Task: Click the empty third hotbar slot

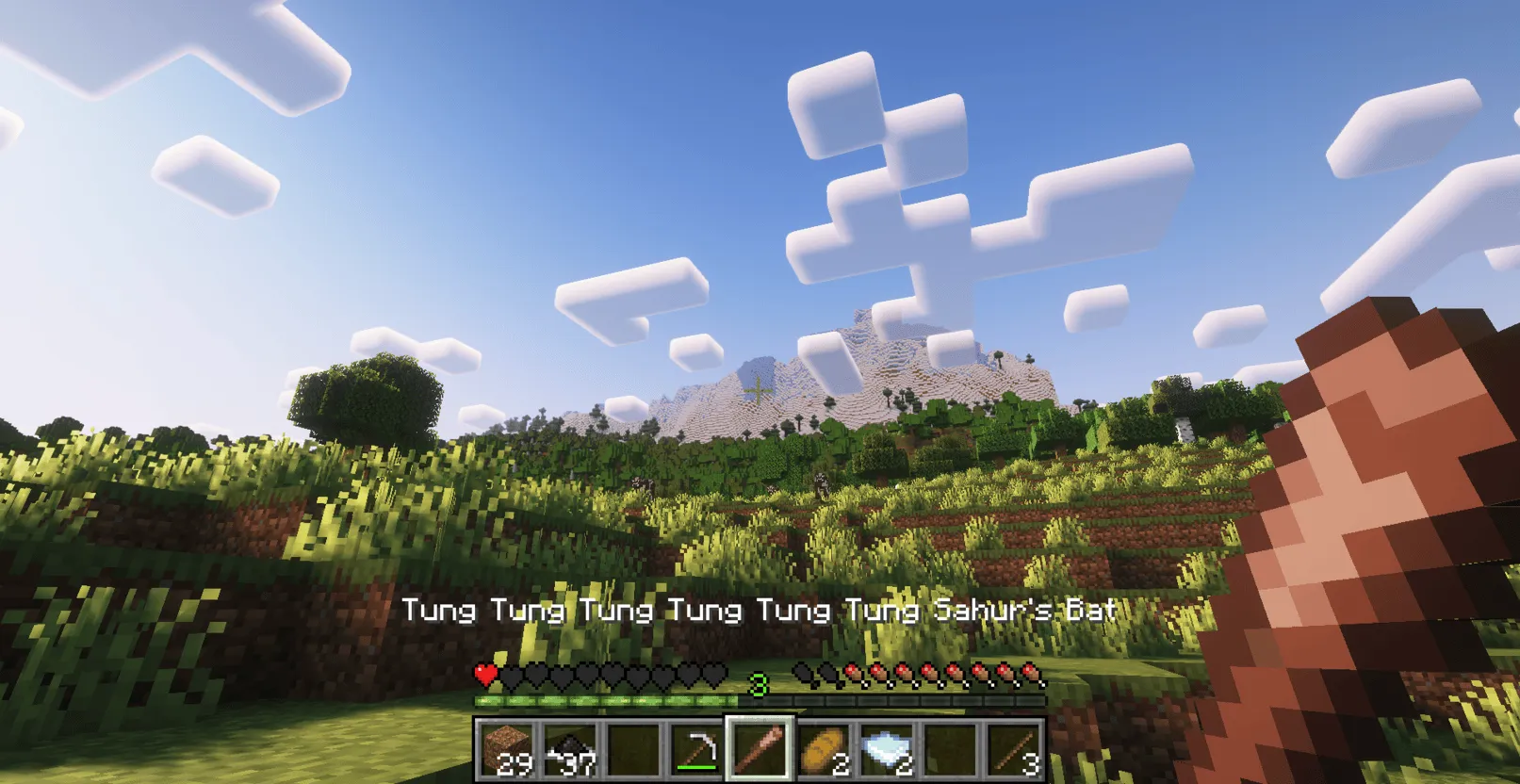Action: (x=633, y=749)
